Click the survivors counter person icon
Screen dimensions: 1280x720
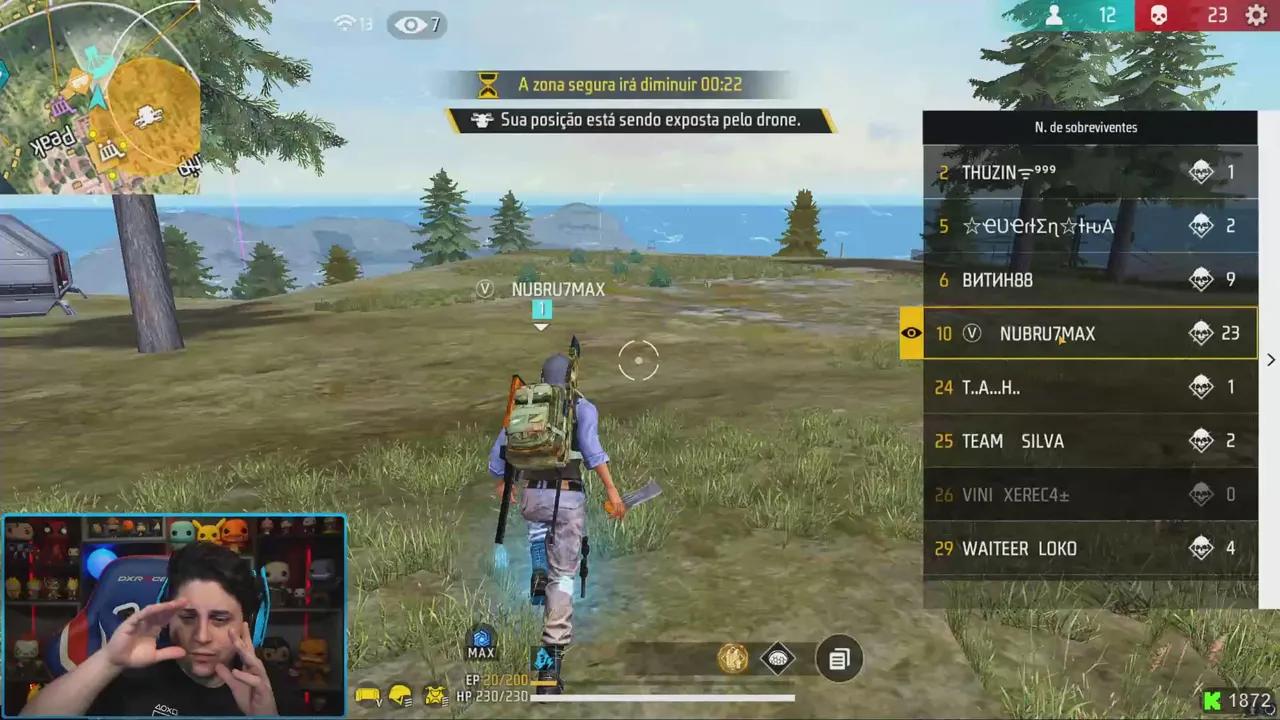tap(1057, 15)
